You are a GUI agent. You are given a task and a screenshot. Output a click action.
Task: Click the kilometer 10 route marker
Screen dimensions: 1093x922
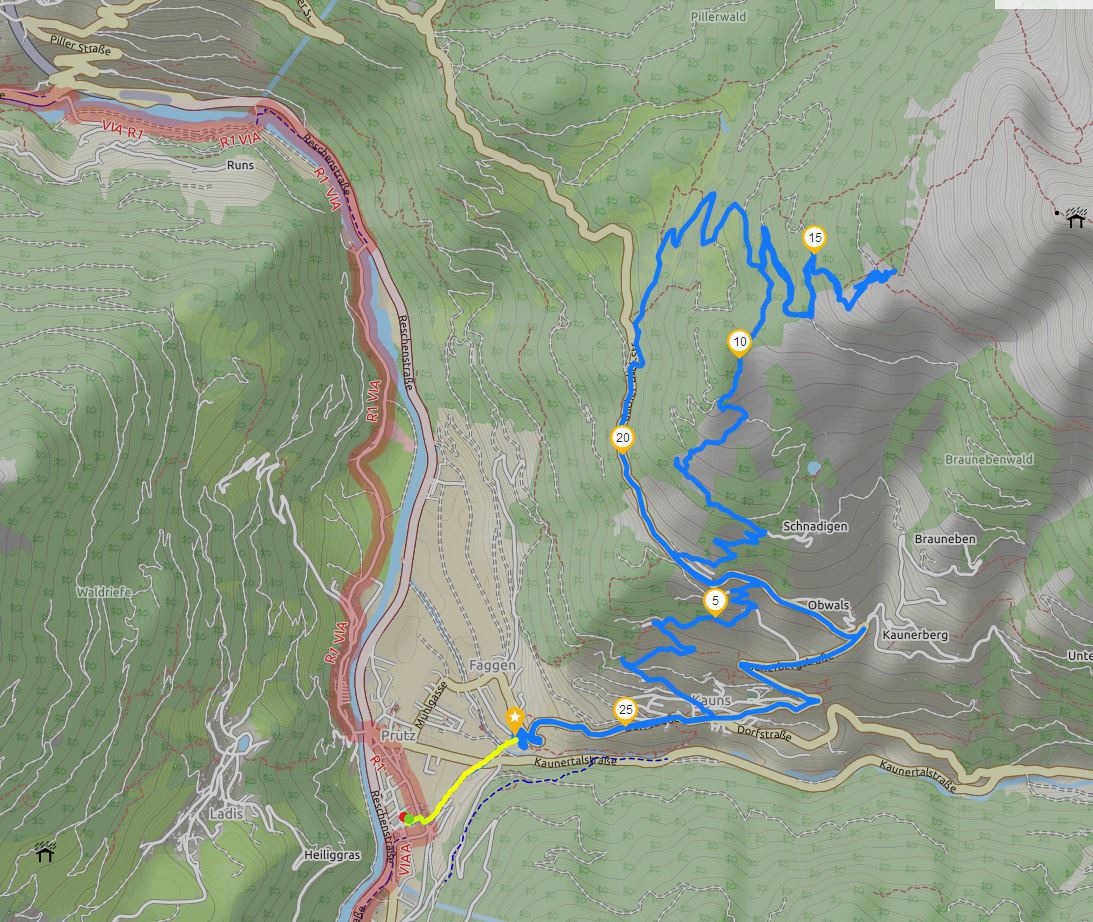tap(739, 342)
